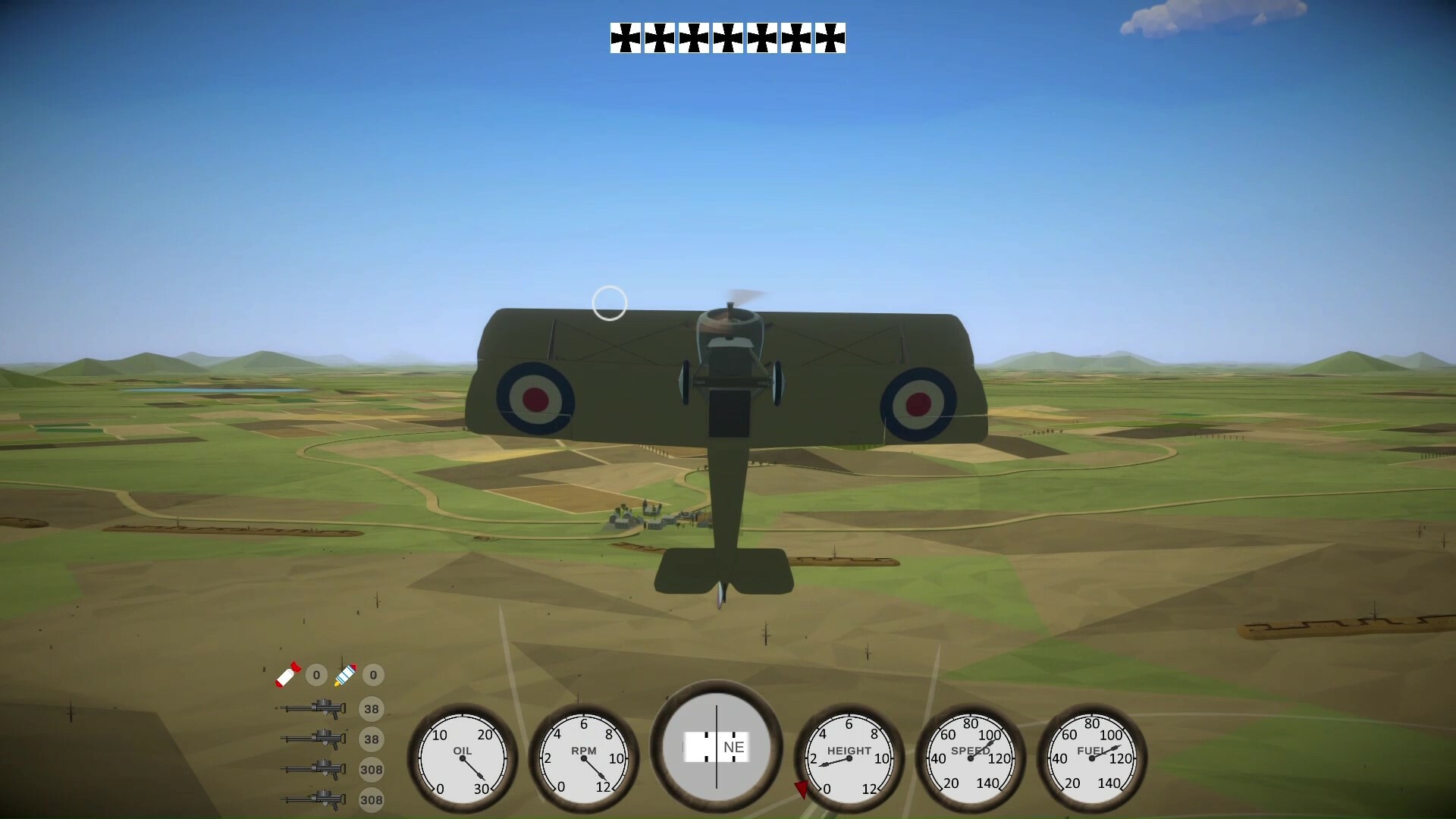Select the third machine gun icon

click(x=311, y=770)
